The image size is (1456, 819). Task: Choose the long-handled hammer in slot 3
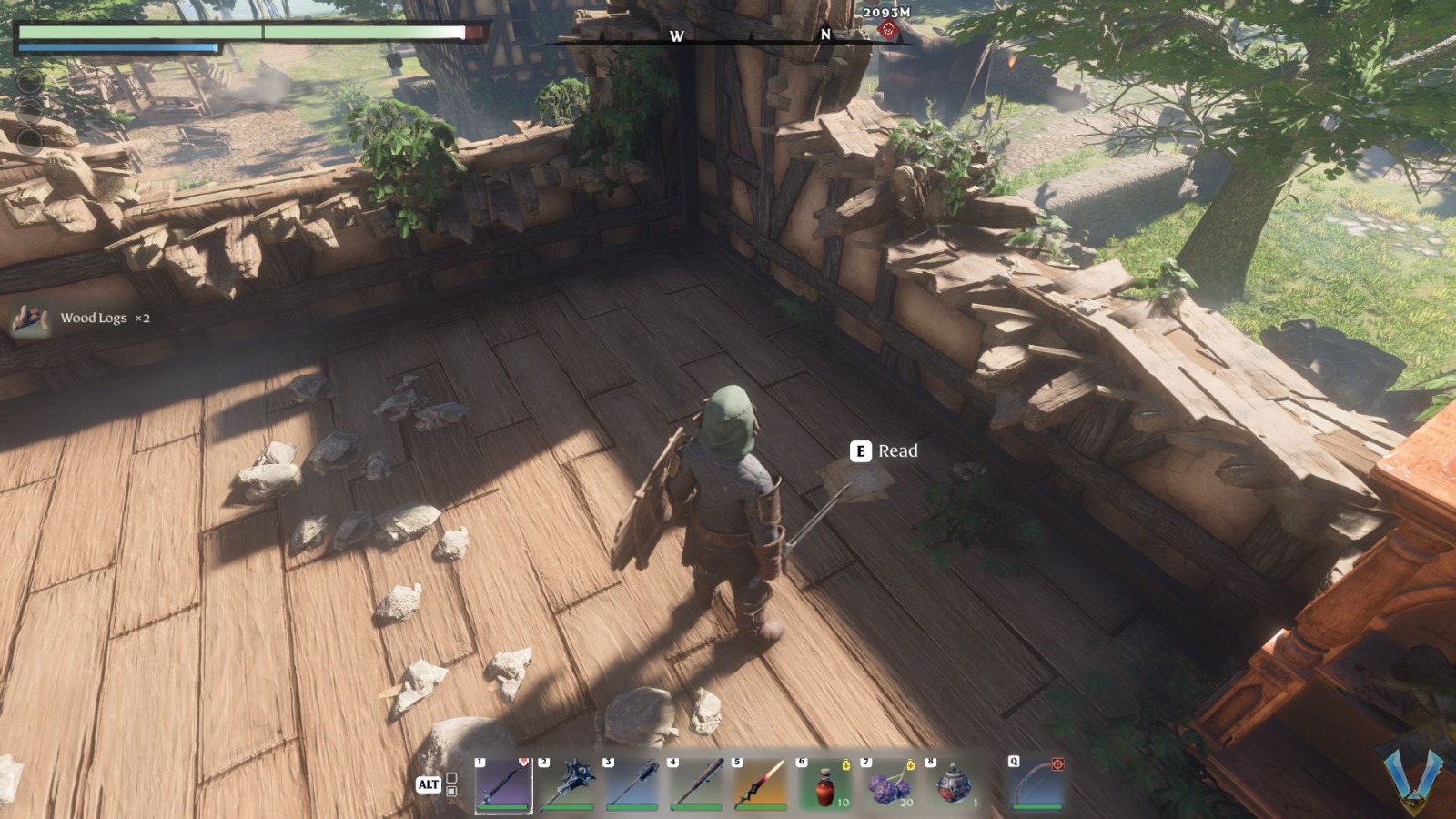(x=632, y=784)
